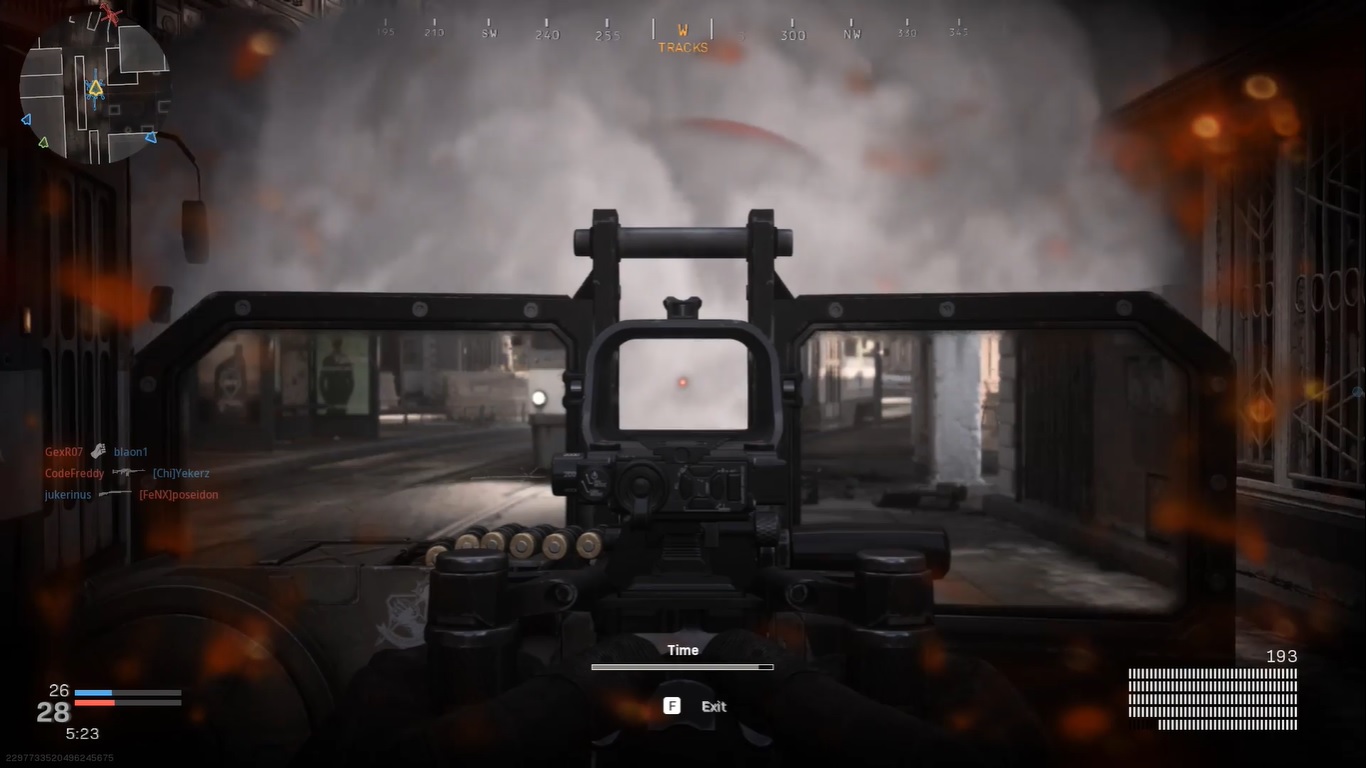Select the W TRACKS heading on the compass
This screenshot has height=768, width=1366.
683,40
